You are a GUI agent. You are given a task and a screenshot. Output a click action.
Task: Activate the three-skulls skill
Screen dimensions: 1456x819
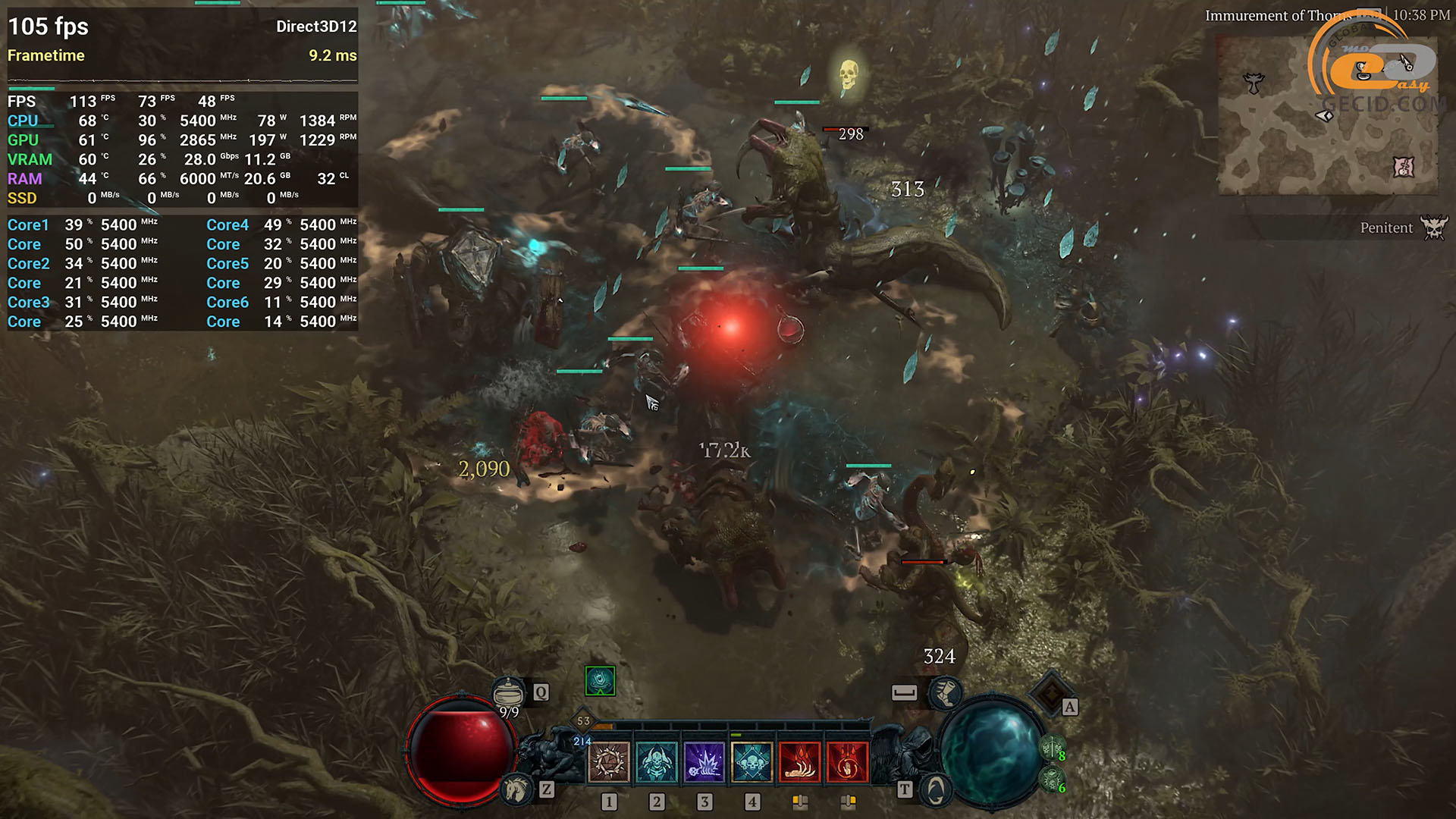pos(752,762)
